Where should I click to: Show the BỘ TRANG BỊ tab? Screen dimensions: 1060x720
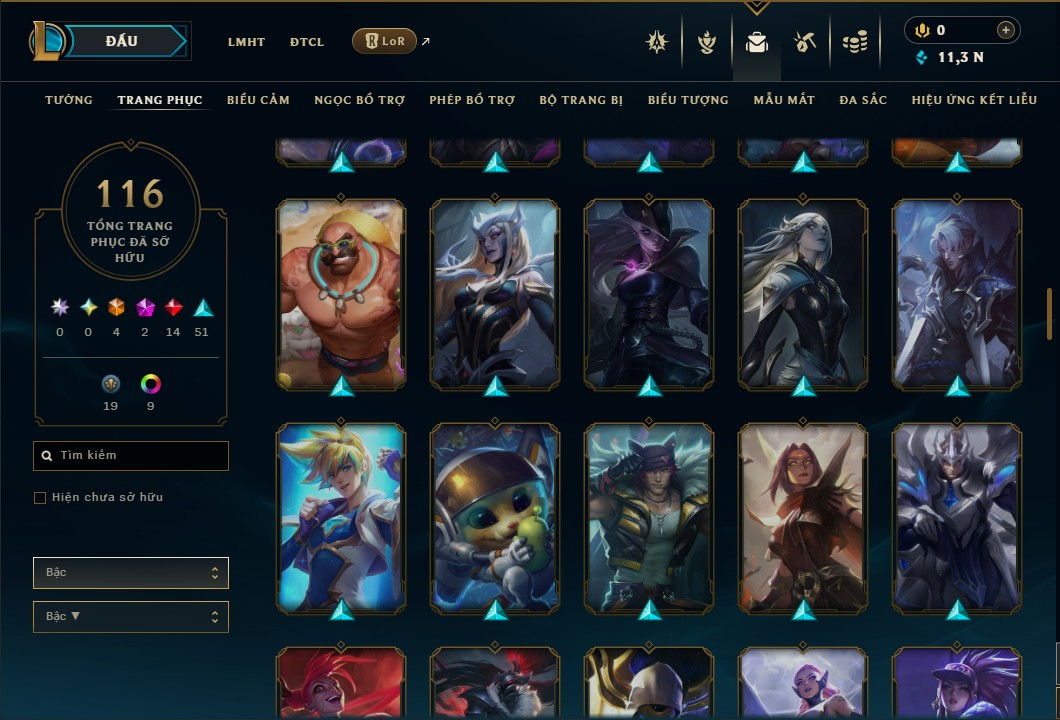[581, 100]
